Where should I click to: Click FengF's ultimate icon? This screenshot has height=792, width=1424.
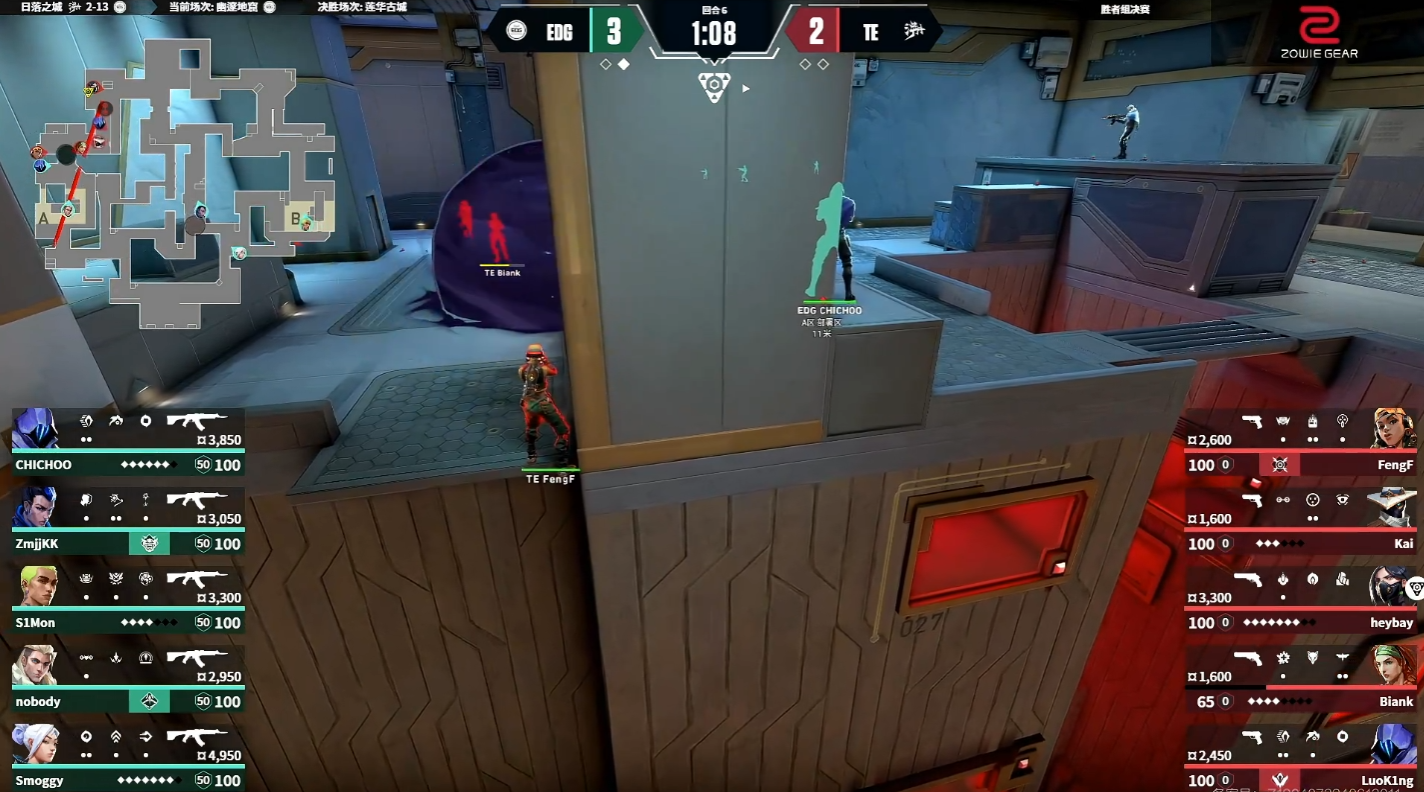click(x=1279, y=465)
